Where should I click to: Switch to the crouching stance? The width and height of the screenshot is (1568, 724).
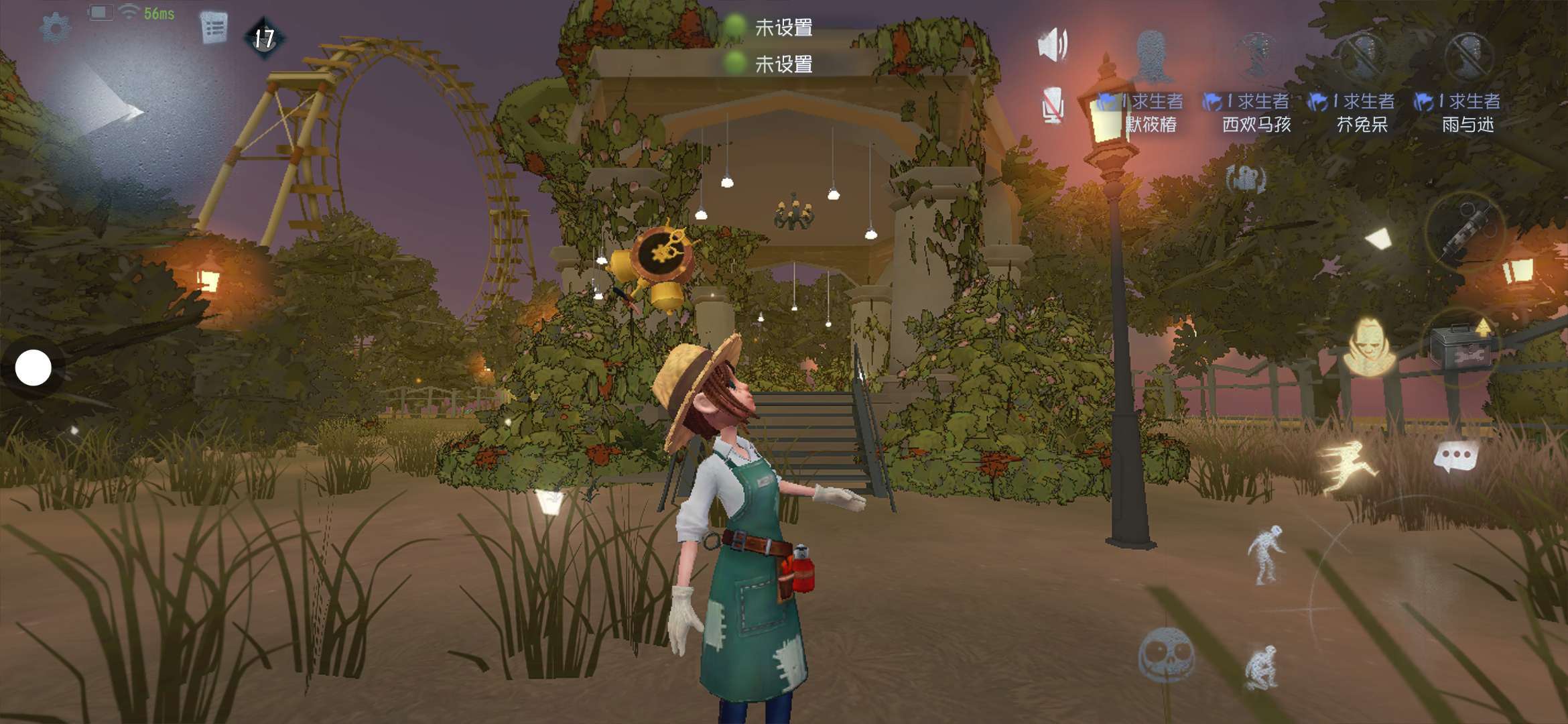(x=1262, y=666)
